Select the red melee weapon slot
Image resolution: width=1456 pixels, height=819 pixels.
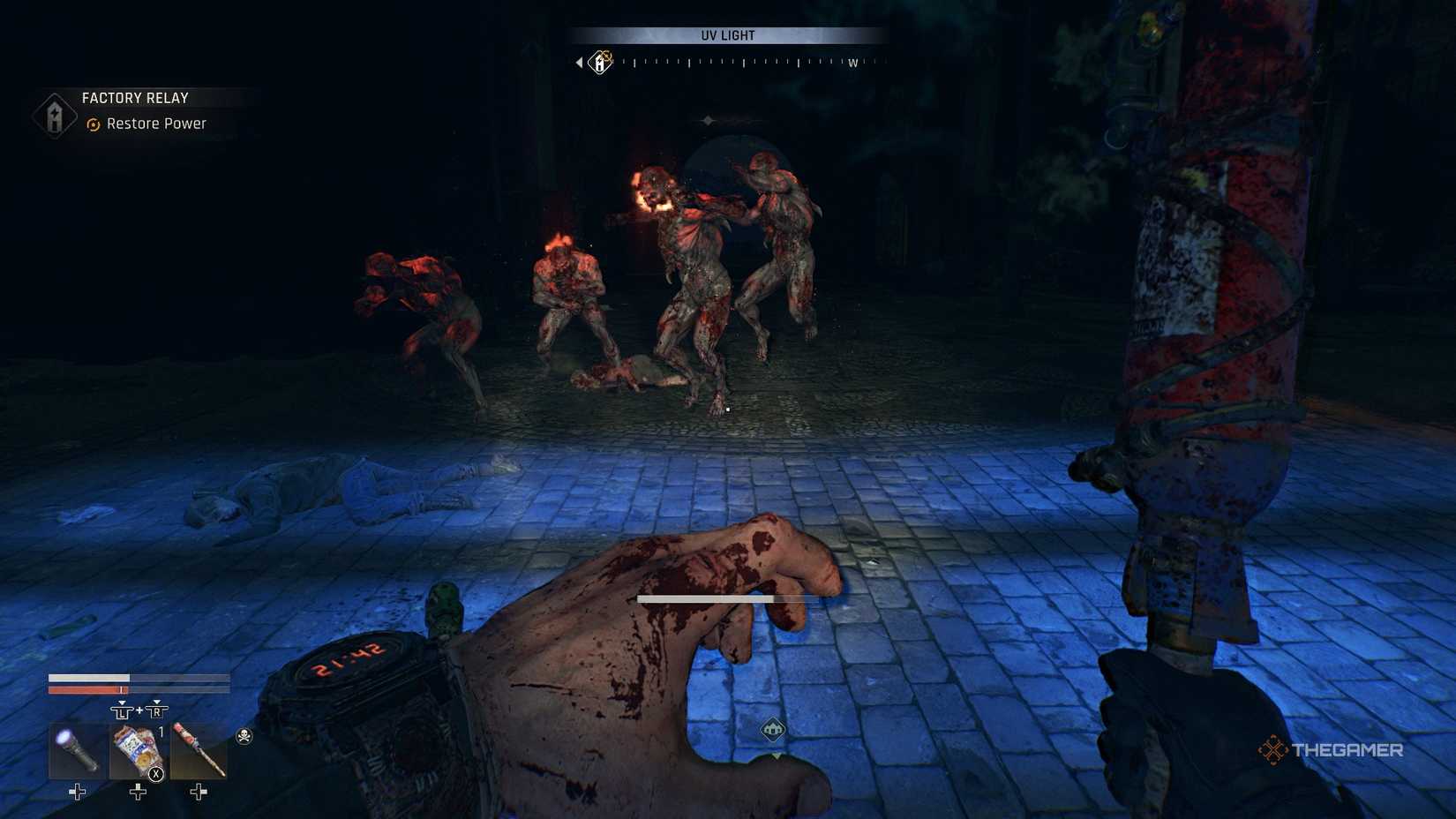(199, 751)
